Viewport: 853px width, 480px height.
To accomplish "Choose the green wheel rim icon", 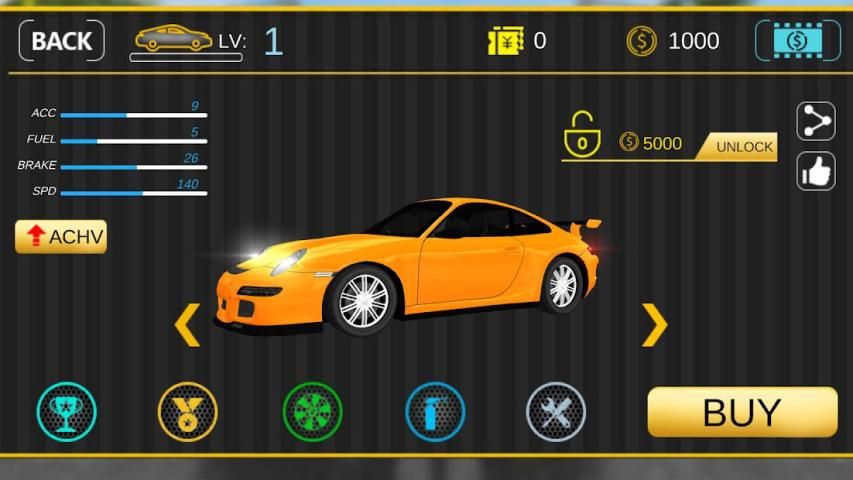I will tap(312, 412).
